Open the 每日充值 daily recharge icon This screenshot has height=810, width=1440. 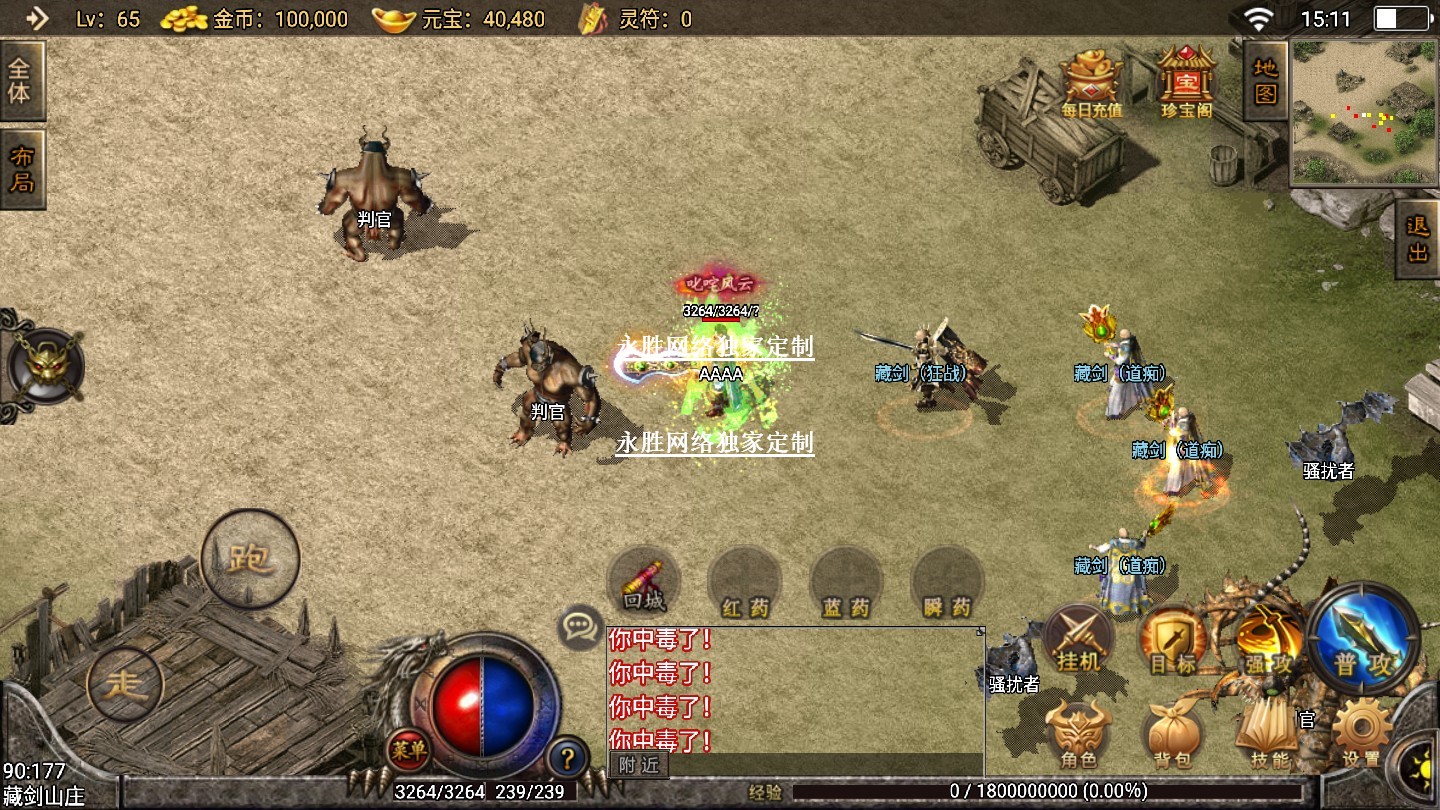click(1091, 83)
